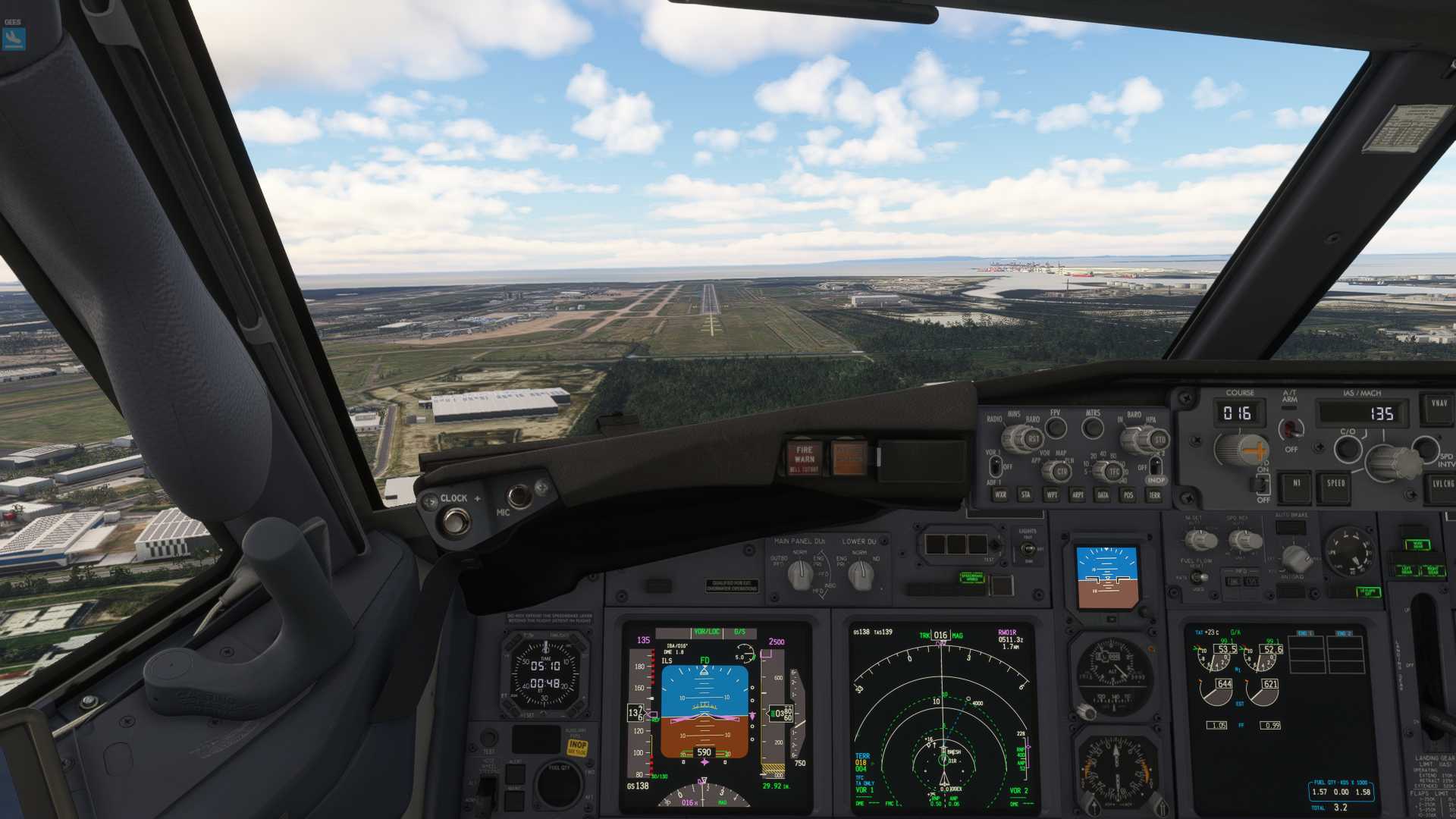
Task: Click the MTRS button
Action: point(1093,428)
